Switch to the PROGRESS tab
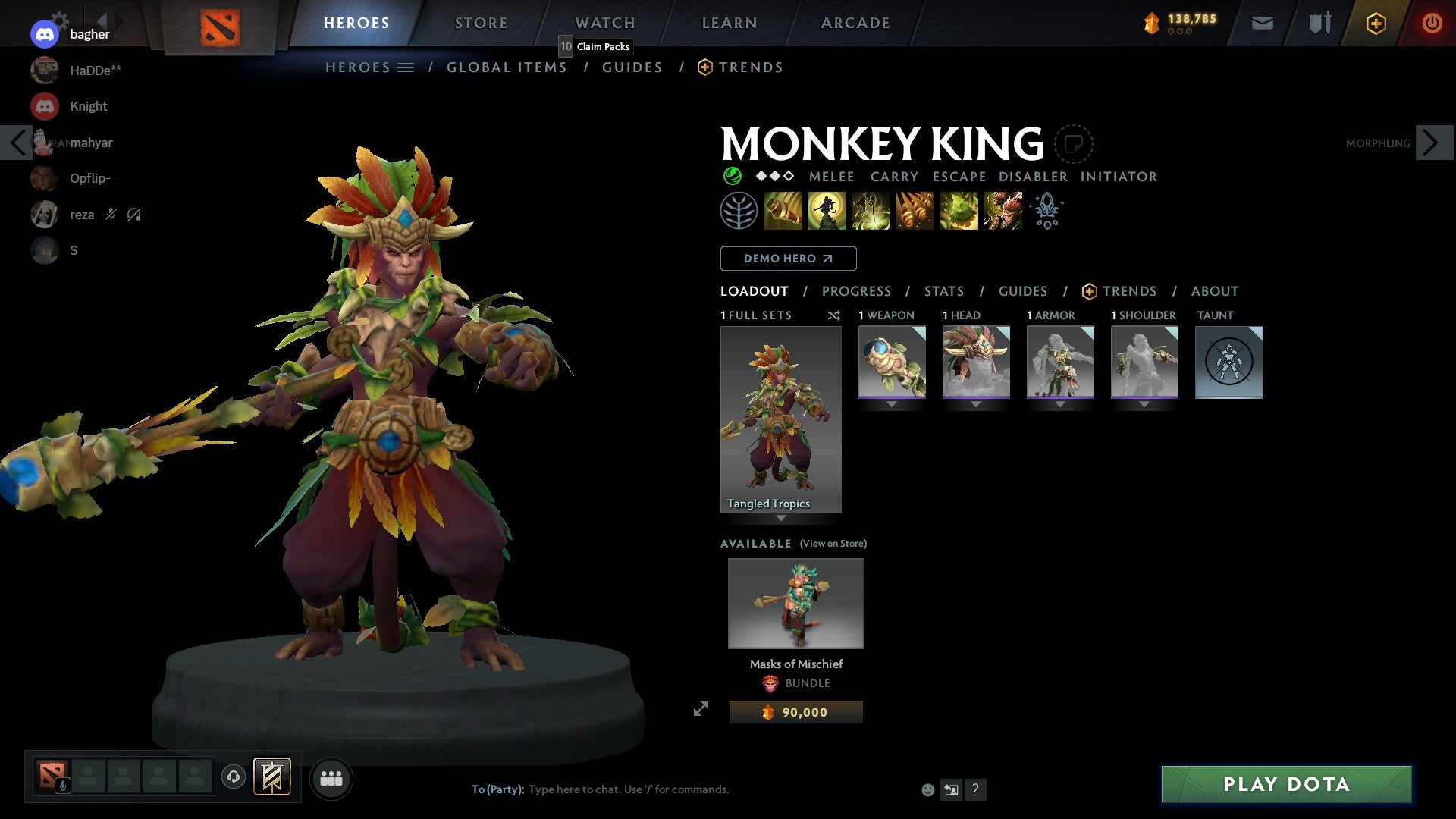Screen dimensions: 1456x819 point(857,291)
